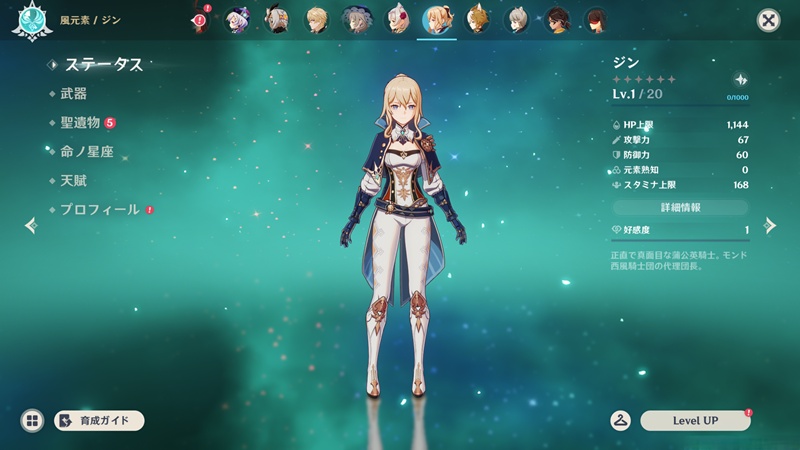Image resolution: width=800 pixels, height=450 pixels.
Task: Open the 武器 (weapon) section
Action: [73, 94]
